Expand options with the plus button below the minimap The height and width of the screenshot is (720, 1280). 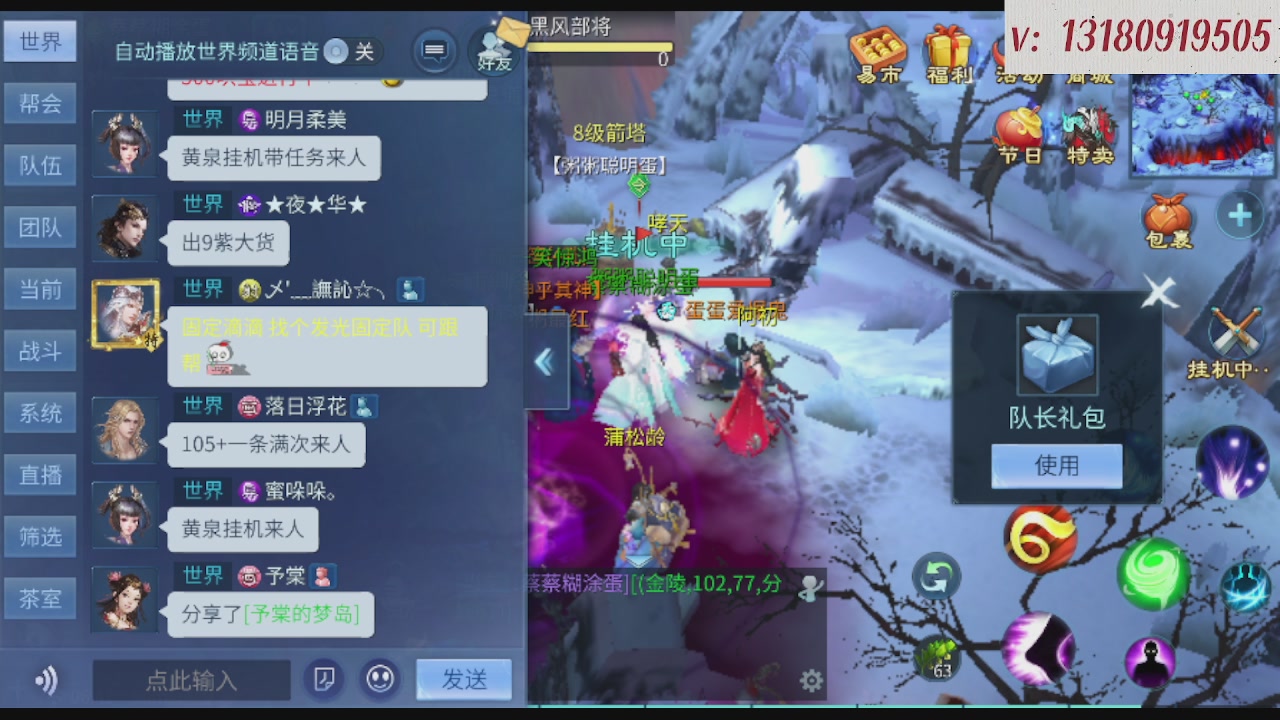click(1240, 213)
